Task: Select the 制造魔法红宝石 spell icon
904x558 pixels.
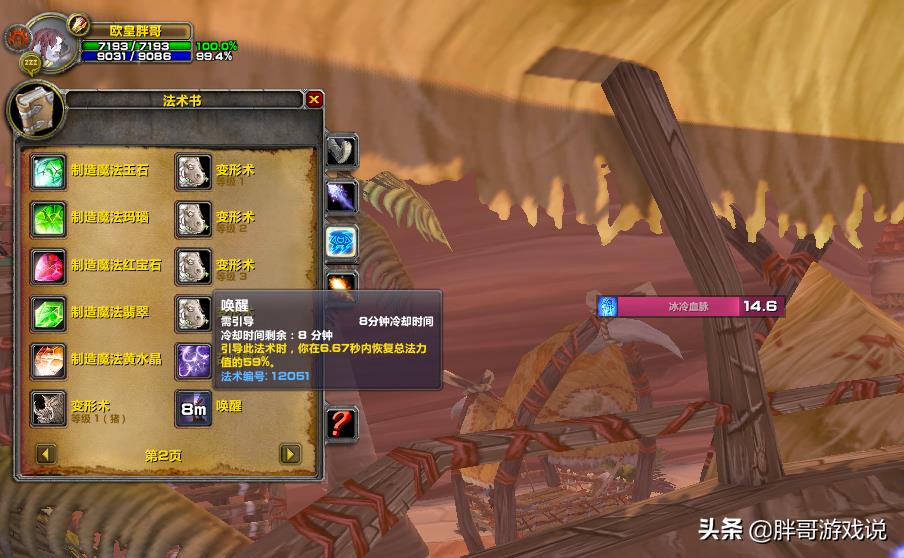Action: [x=48, y=265]
